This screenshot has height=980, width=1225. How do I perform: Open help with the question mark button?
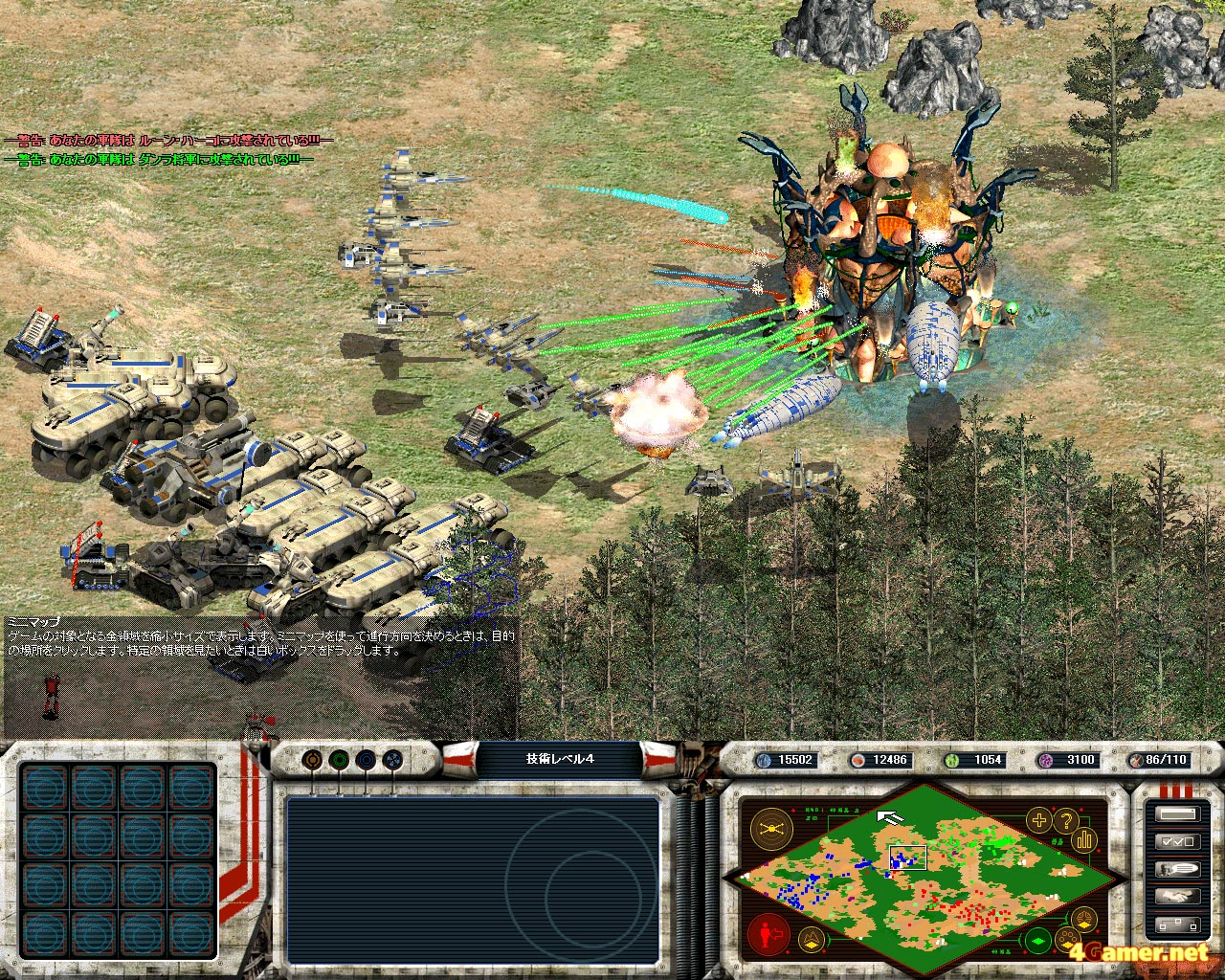(x=1065, y=820)
